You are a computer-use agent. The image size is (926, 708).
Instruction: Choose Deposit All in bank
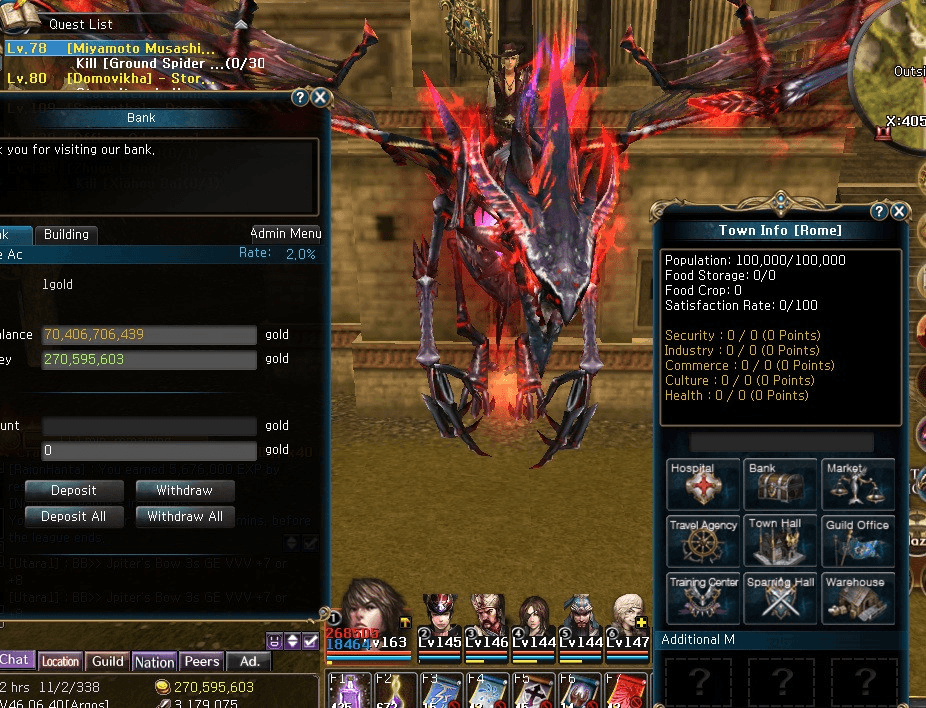pos(74,517)
